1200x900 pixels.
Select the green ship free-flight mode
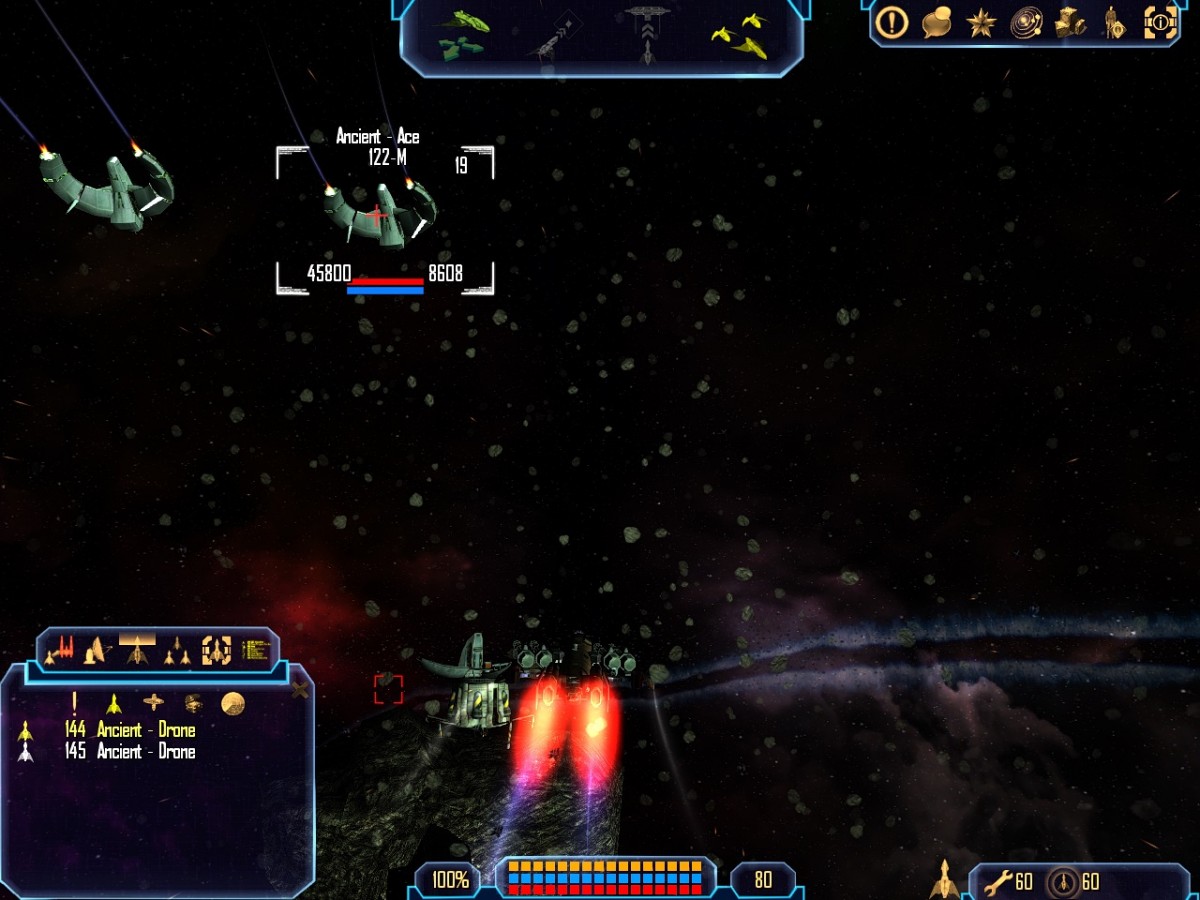point(463,33)
